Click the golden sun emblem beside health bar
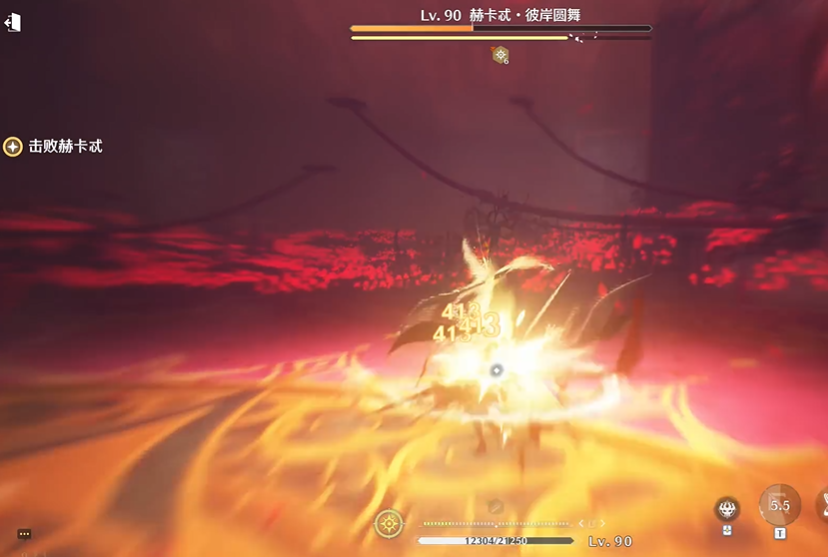Image resolution: width=828 pixels, height=557 pixels. pyautogui.click(x=389, y=523)
